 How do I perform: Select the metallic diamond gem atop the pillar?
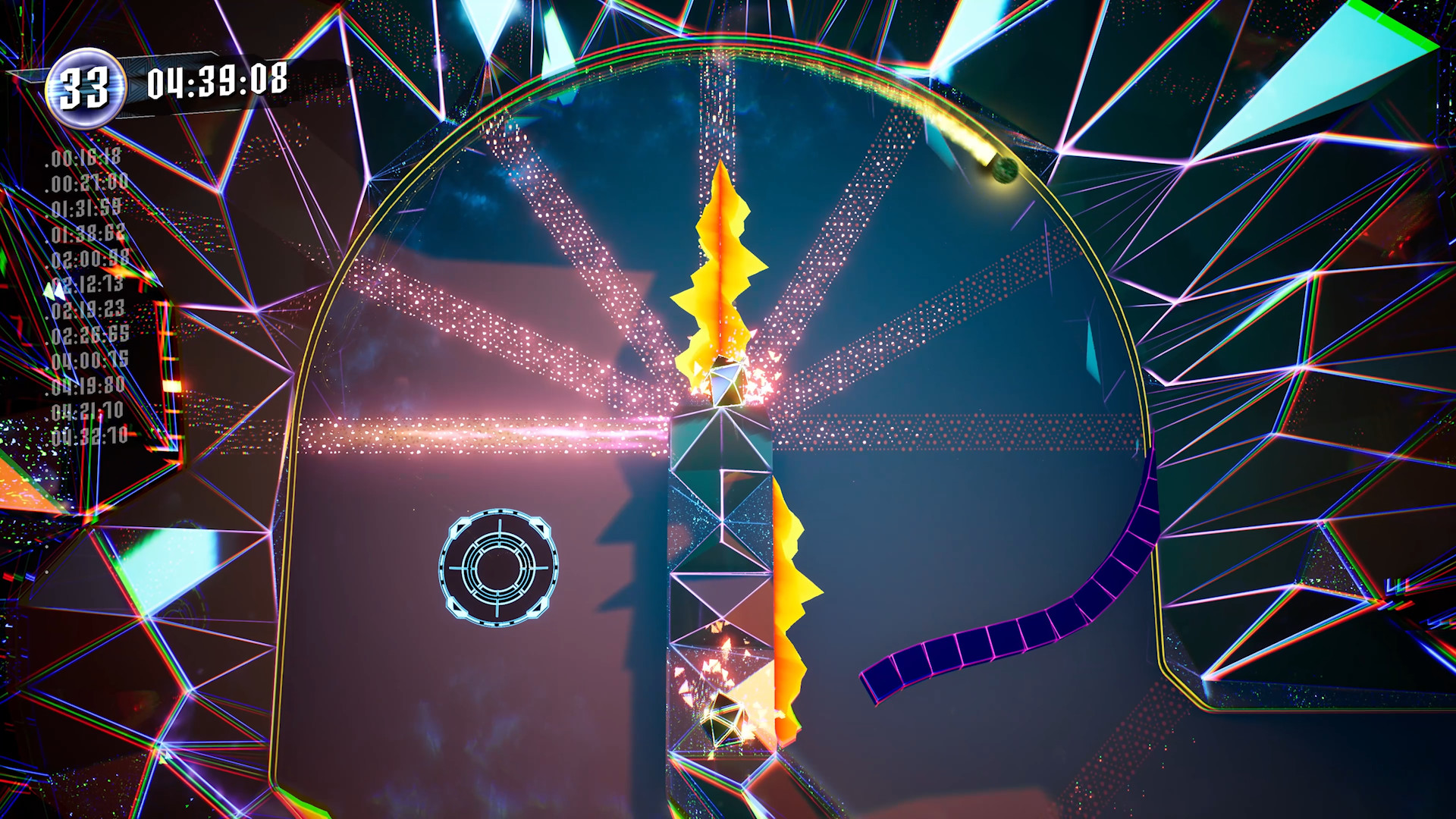[726, 380]
